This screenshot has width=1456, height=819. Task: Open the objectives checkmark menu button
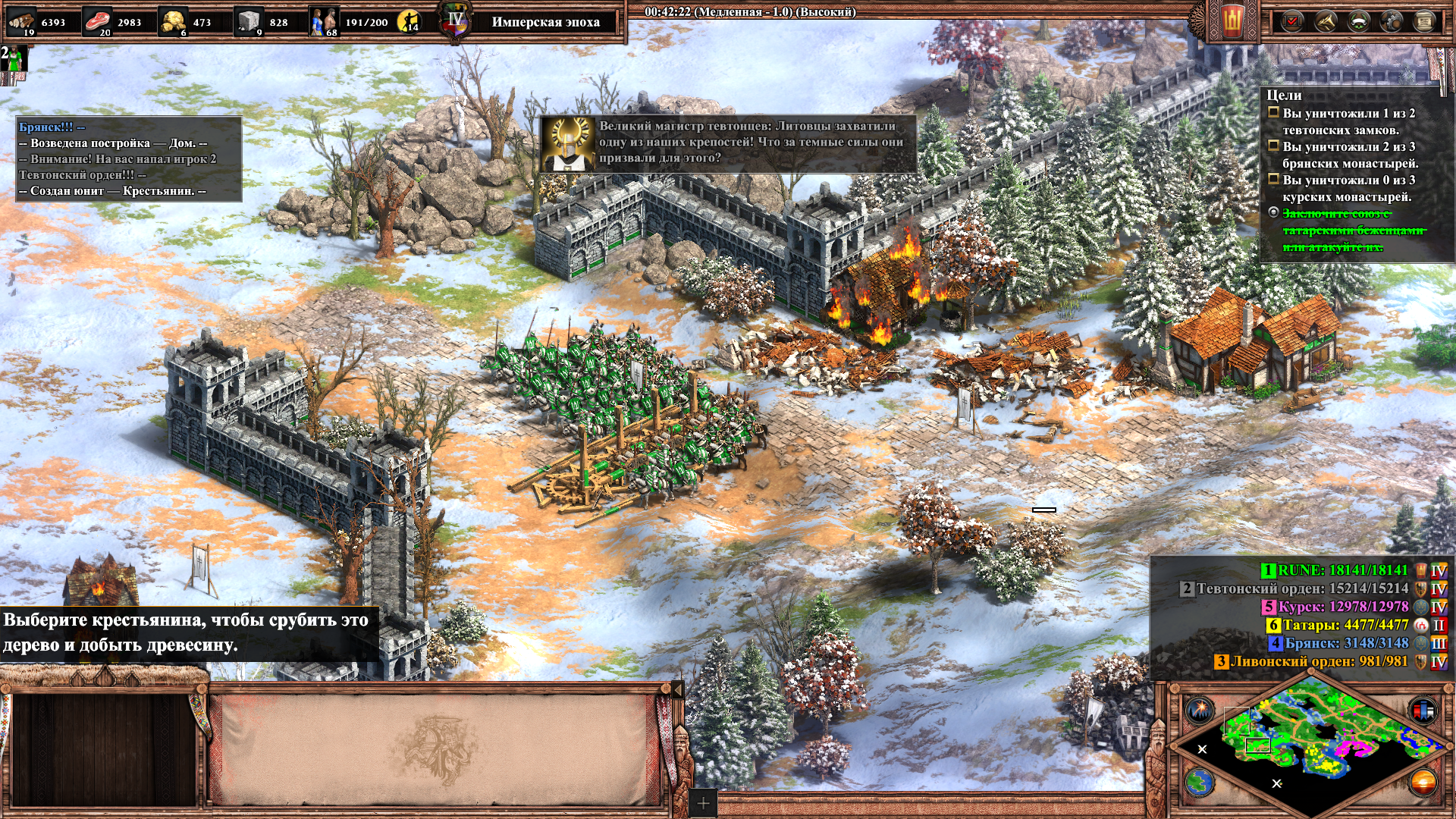1291,21
